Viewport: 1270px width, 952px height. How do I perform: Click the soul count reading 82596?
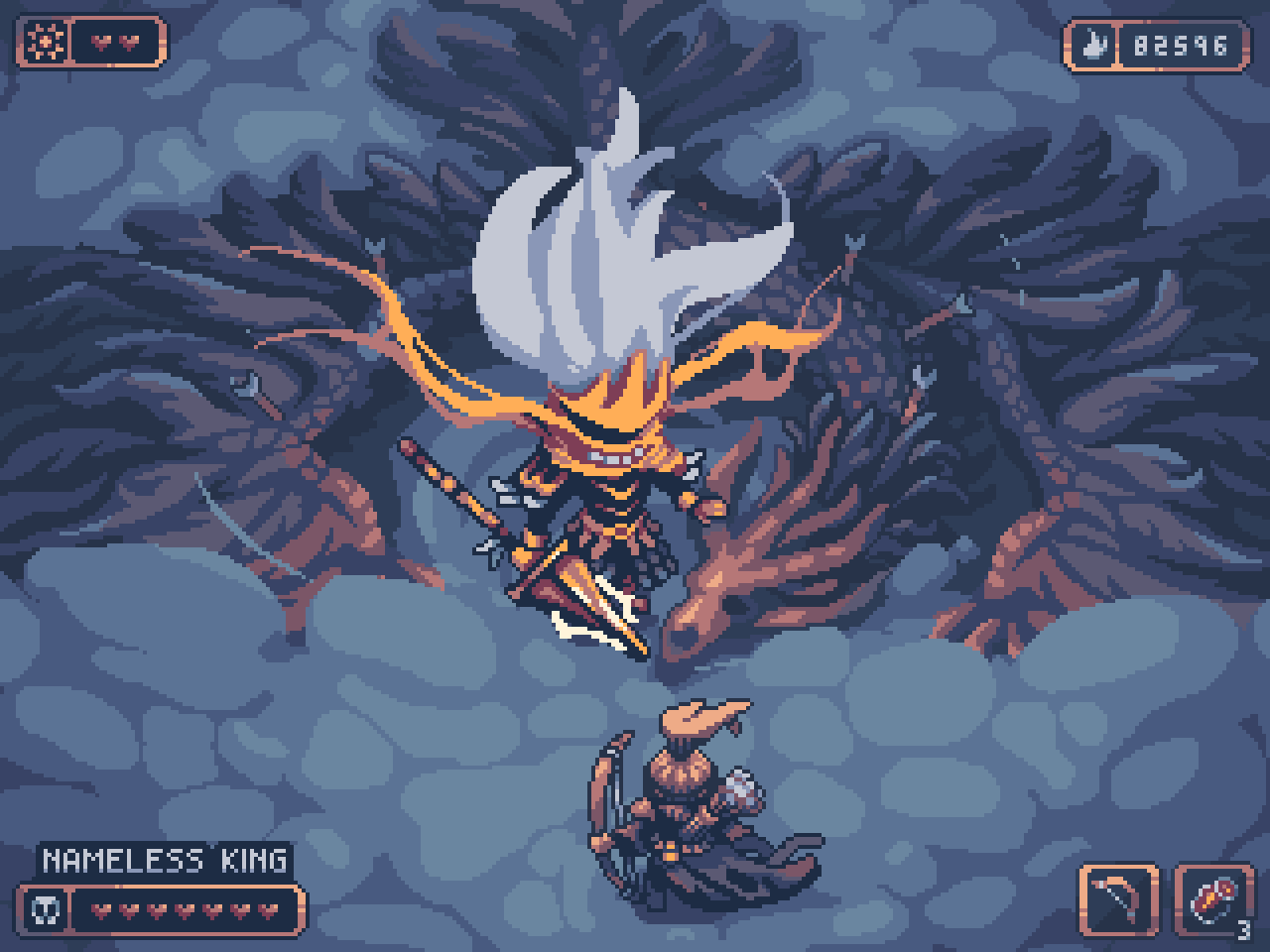tap(1180, 44)
